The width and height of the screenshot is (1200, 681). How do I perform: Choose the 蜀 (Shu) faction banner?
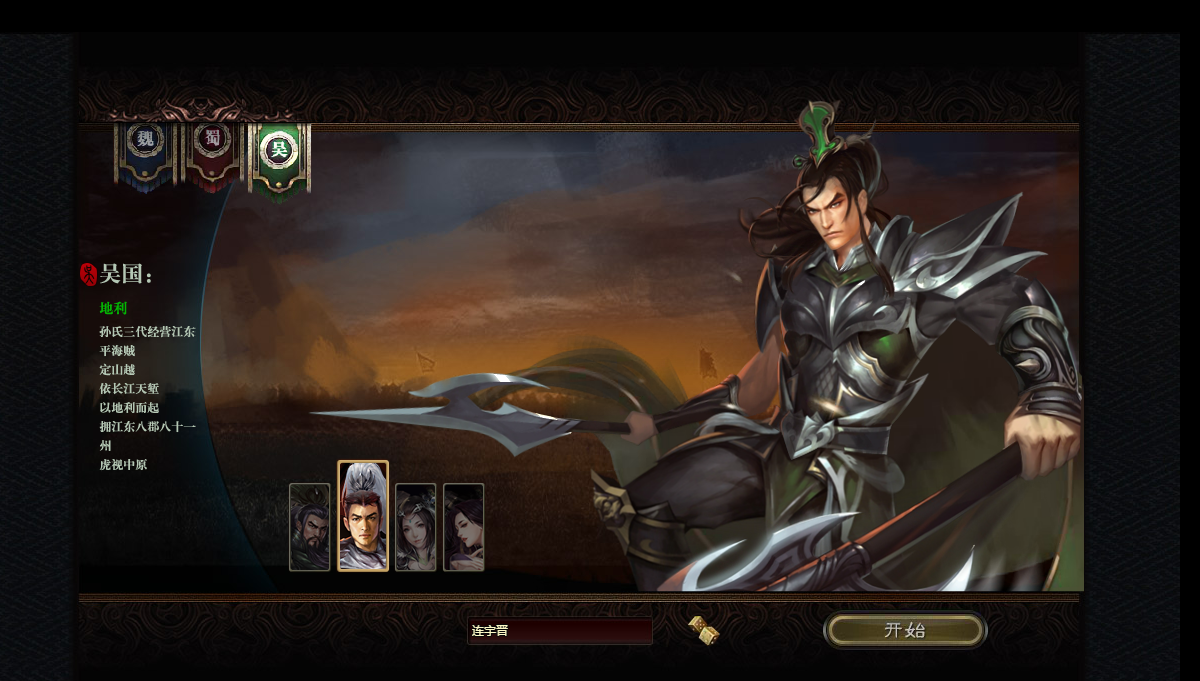pyautogui.click(x=212, y=151)
